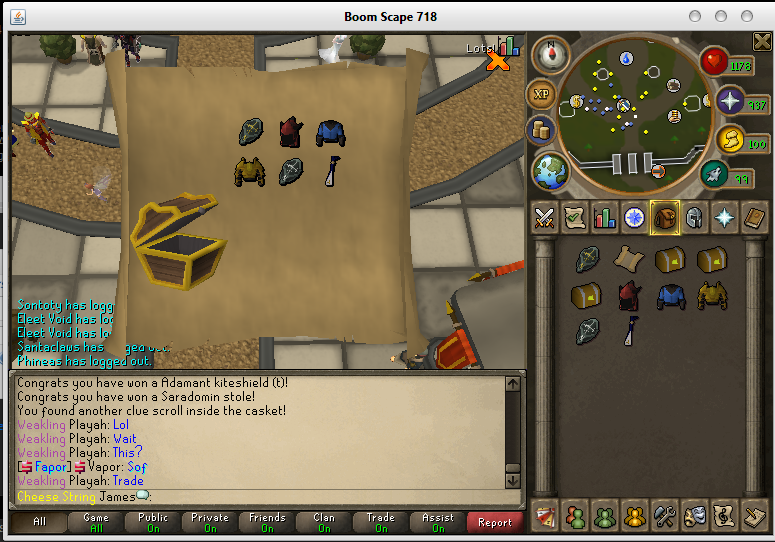Close the clue reward scroll interface
Image resolution: width=775 pixels, height=542 pixels.
pyautogui.click(x=497, y=62)
